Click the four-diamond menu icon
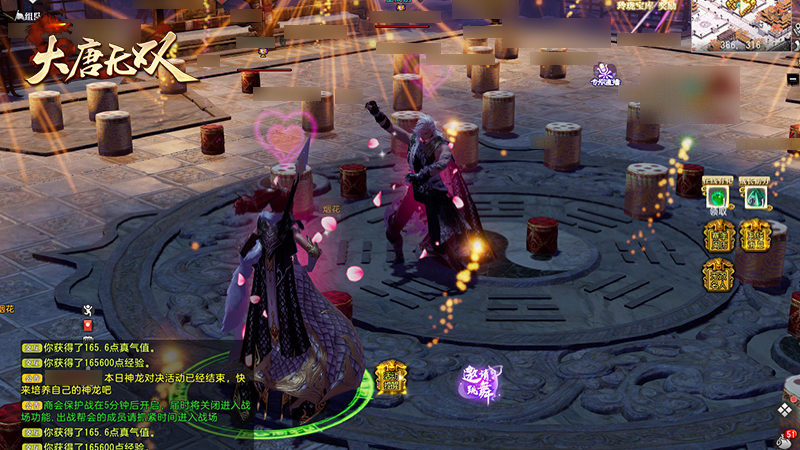The width and height of the screenshot is (800, 450). (x=785, y=411)
